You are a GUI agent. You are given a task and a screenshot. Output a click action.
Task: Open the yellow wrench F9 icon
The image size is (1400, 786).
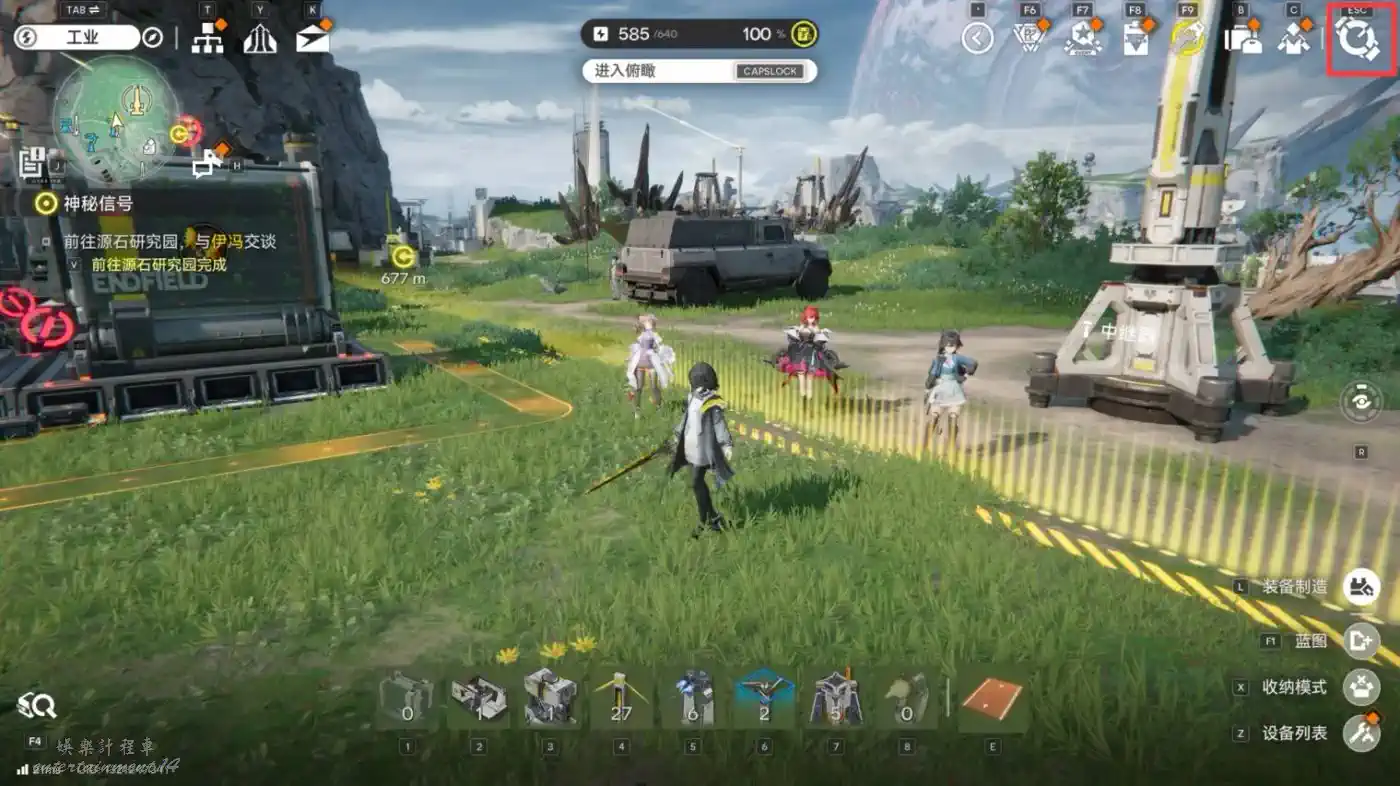coord(1188,39)
